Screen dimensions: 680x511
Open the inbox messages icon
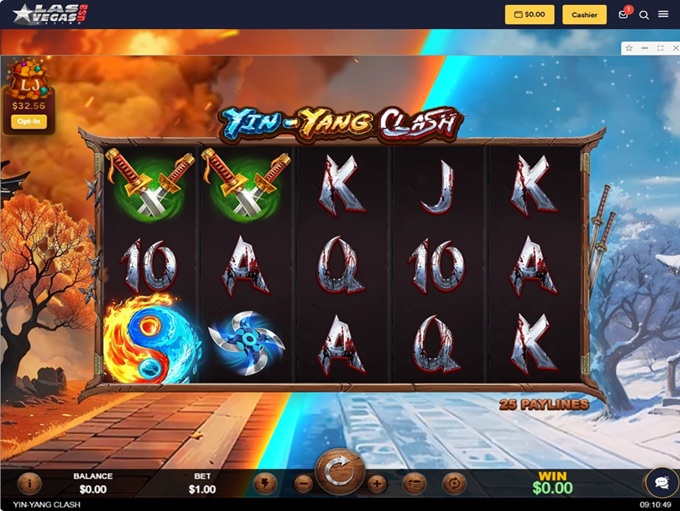click(625, 15)
